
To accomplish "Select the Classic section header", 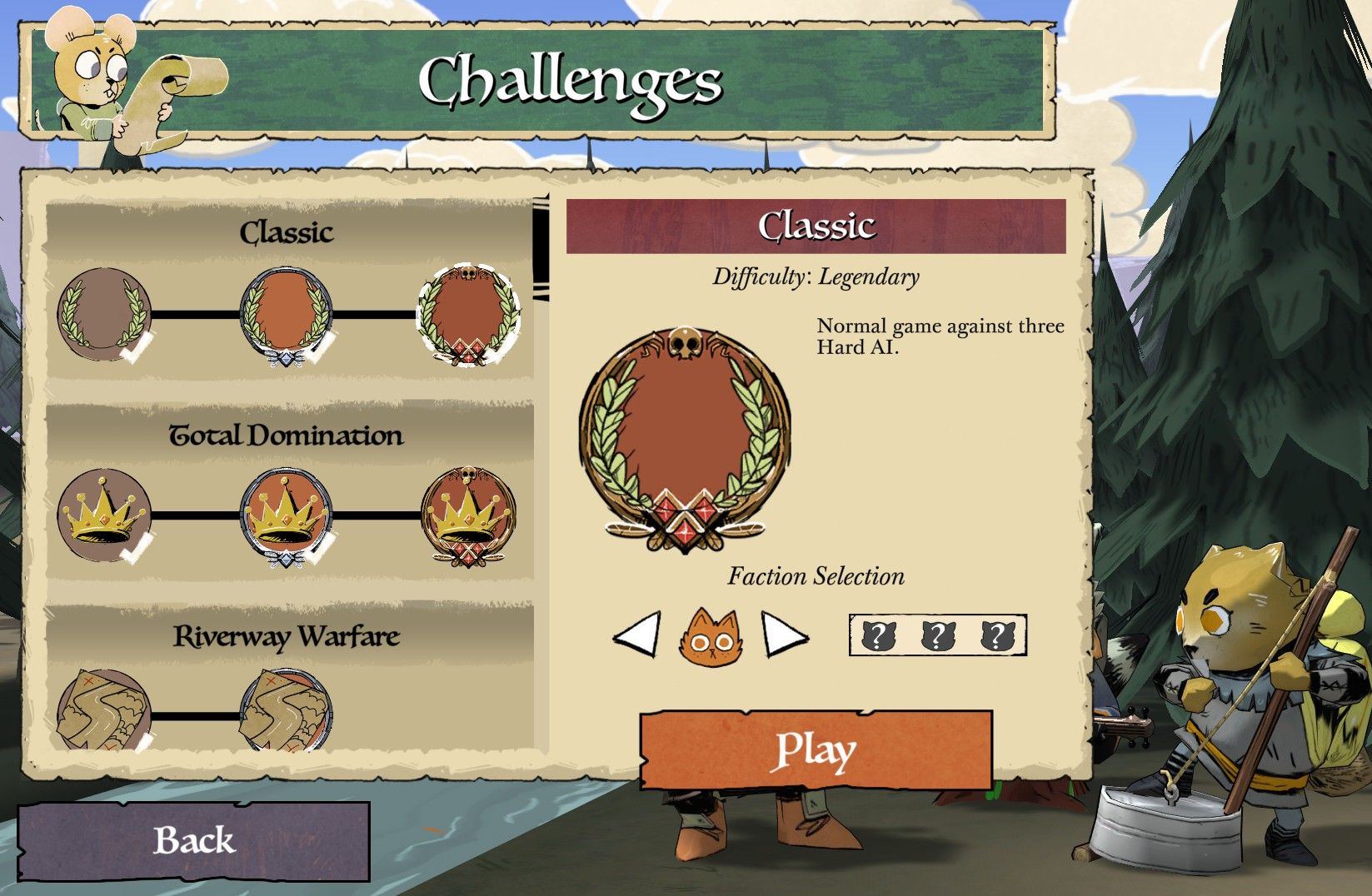I will click(287, 233).
